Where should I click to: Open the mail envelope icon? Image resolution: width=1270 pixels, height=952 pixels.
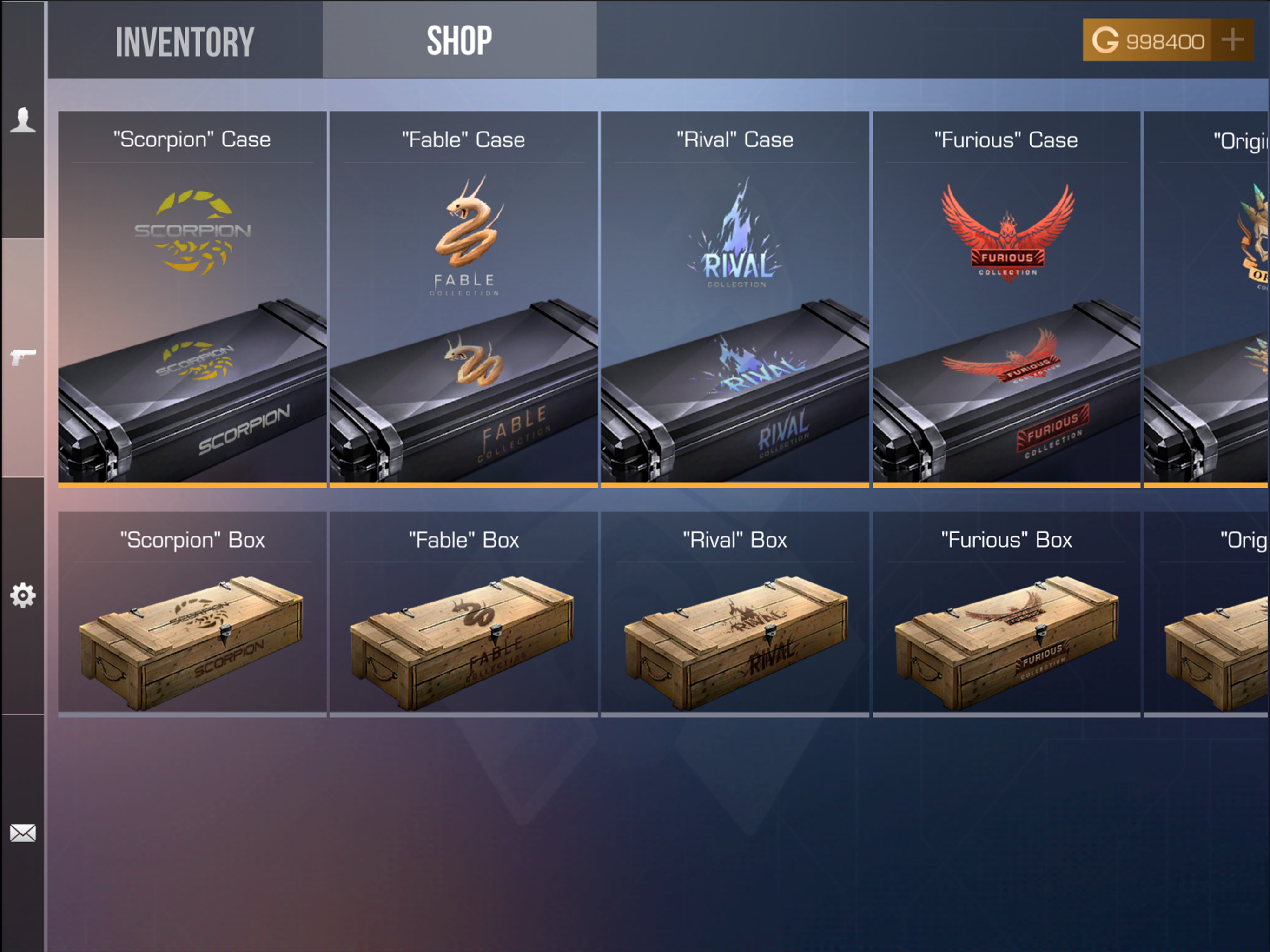[x=23, y=833]
